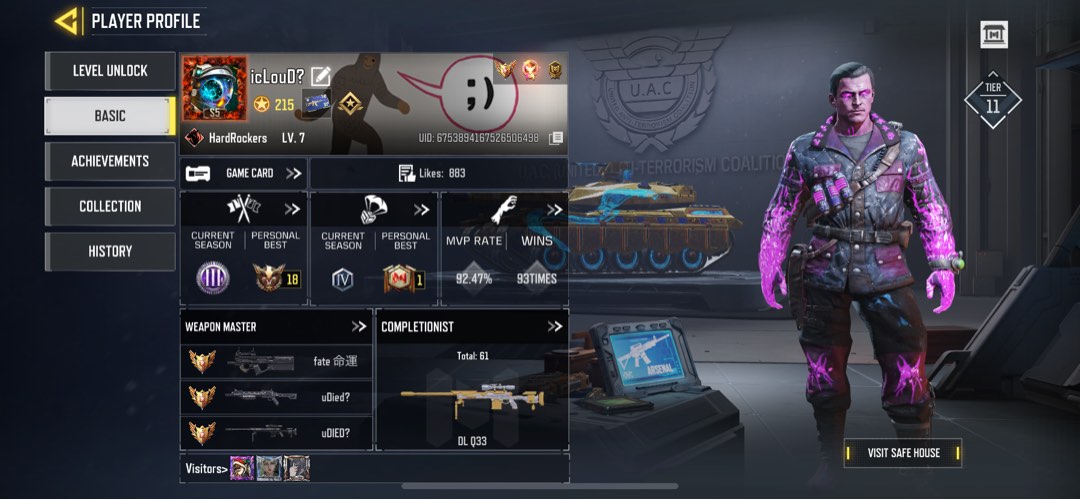The image size is (1080, 500).
Task: Click the Visit Safe House button
Action: click(x=903, y=453)
